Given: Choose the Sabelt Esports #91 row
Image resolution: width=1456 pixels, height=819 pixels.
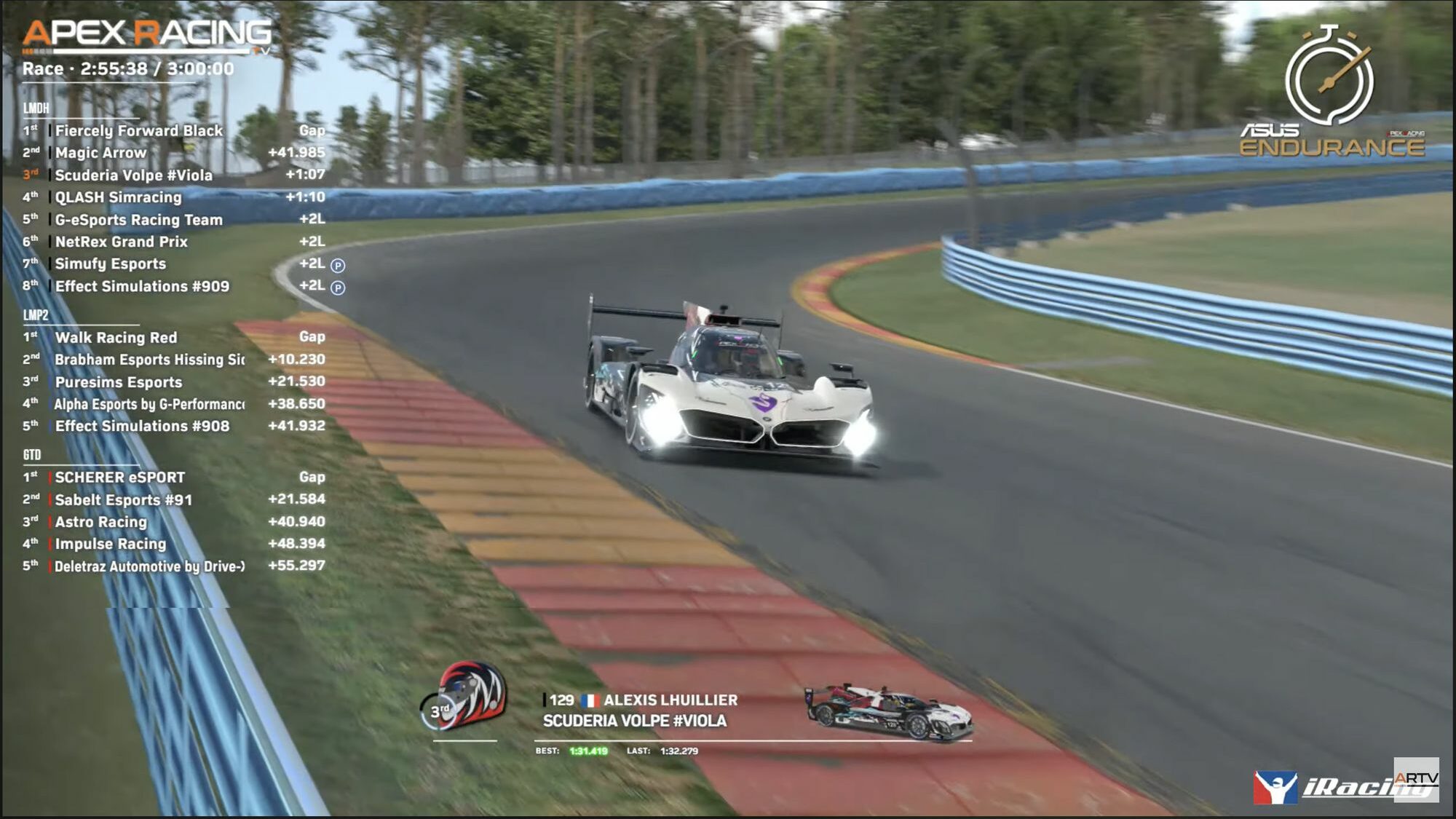Looking at the screenshot, I should pyautogui.click(x=124, y=500).
